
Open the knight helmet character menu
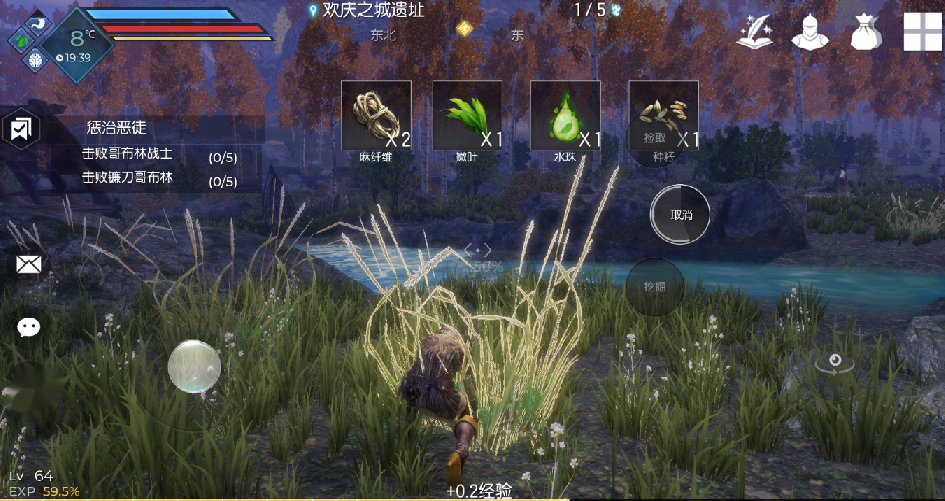pos(811,32)
